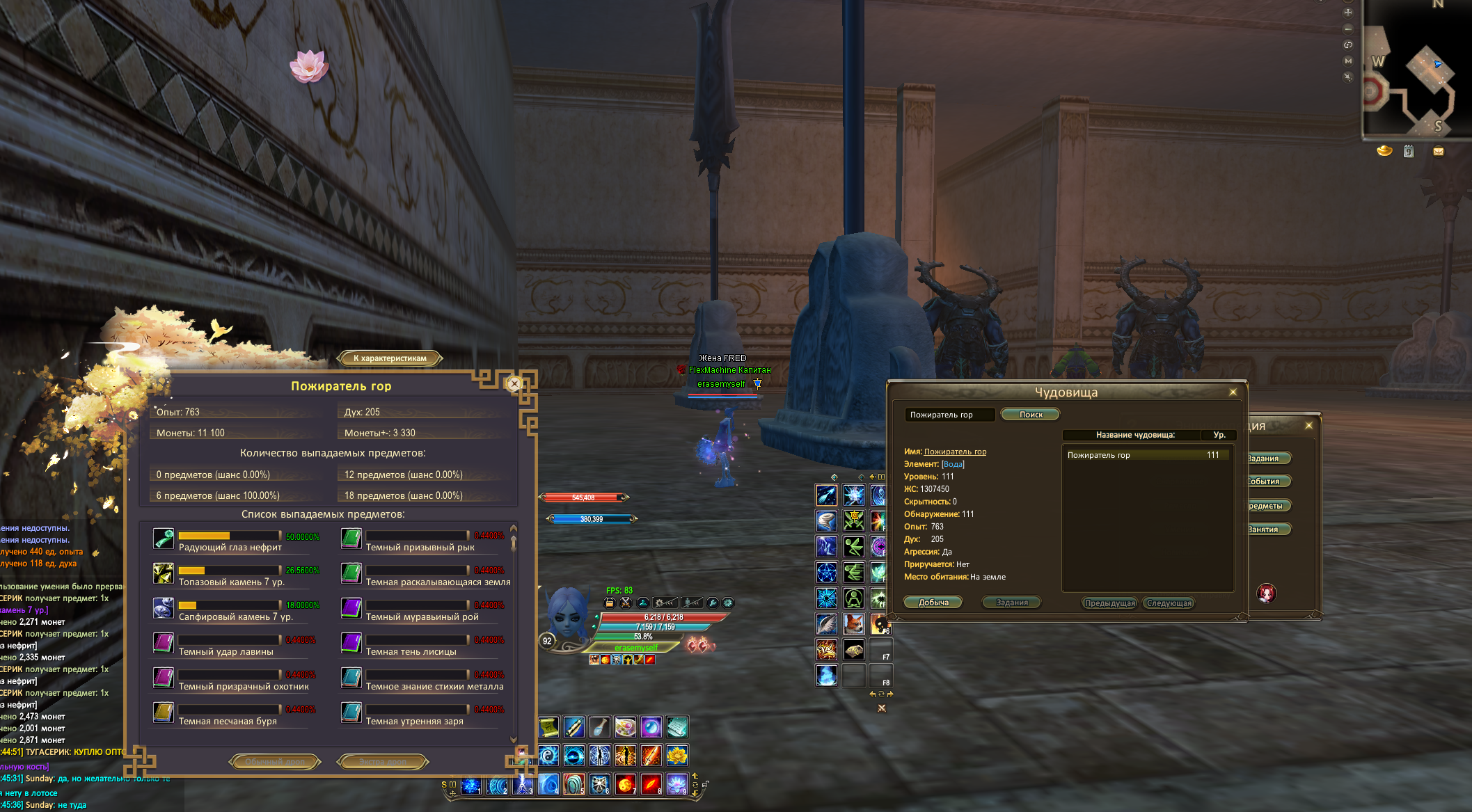The height and width of the screenshot is (812, 1472).
Task: Select the Темная песчаная буря book
Action: pos(164,713)
